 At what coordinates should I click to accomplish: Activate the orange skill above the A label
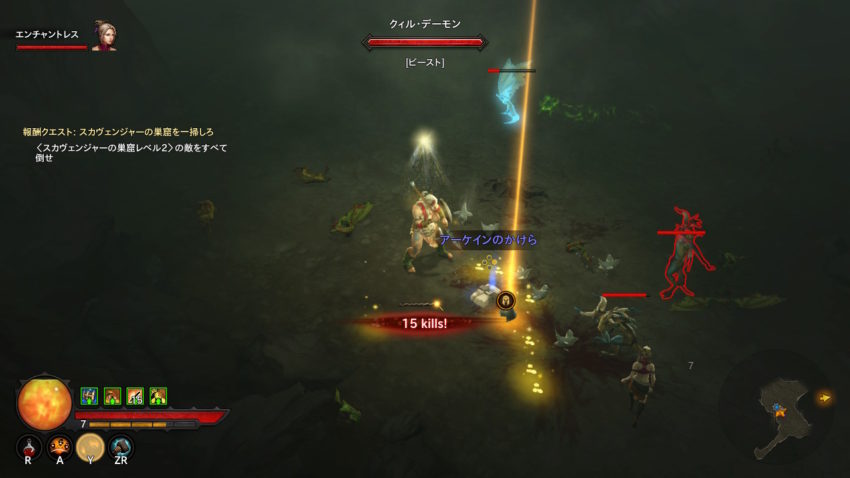click(60, 445)
